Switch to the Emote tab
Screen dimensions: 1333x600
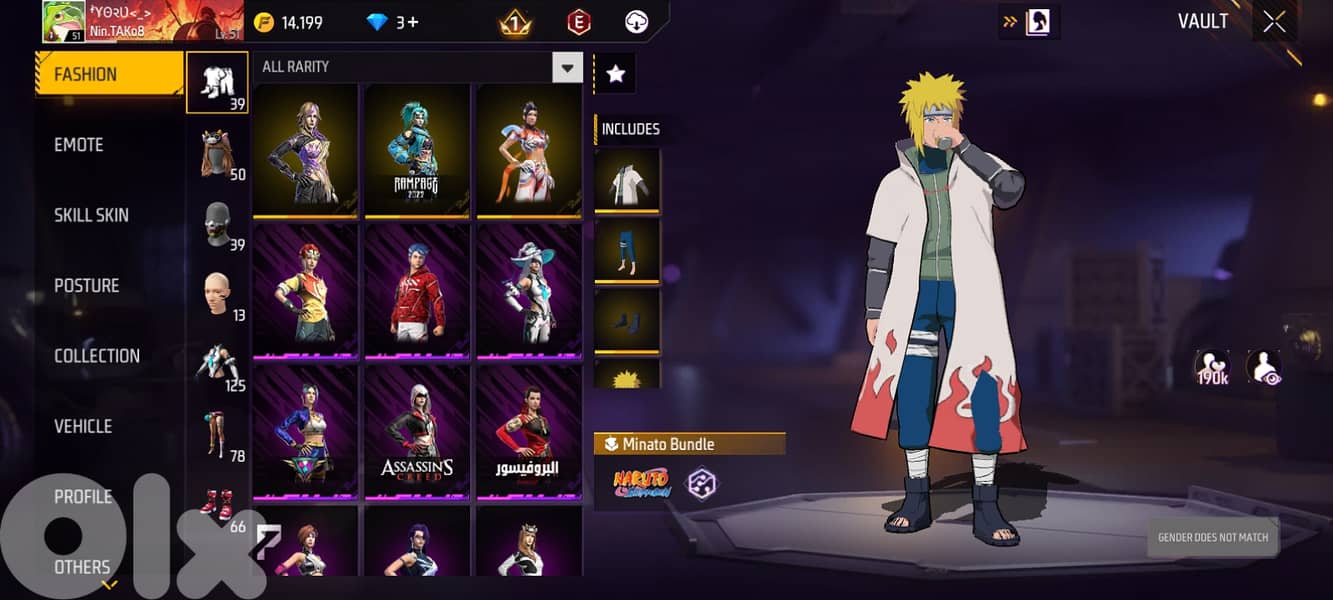click(79, 145)
